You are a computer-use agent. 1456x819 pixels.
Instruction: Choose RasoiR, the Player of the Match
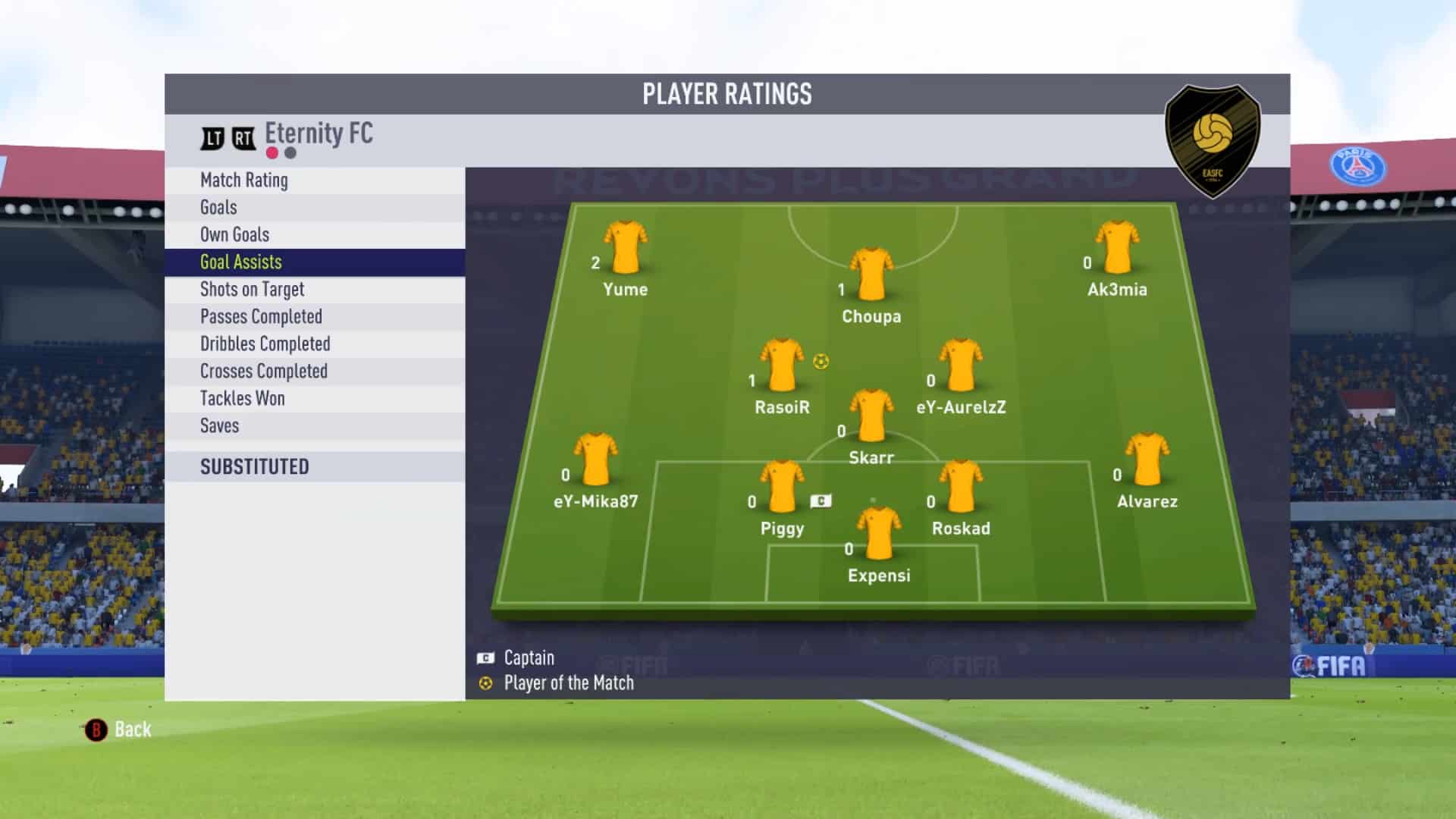click(782, 365)
